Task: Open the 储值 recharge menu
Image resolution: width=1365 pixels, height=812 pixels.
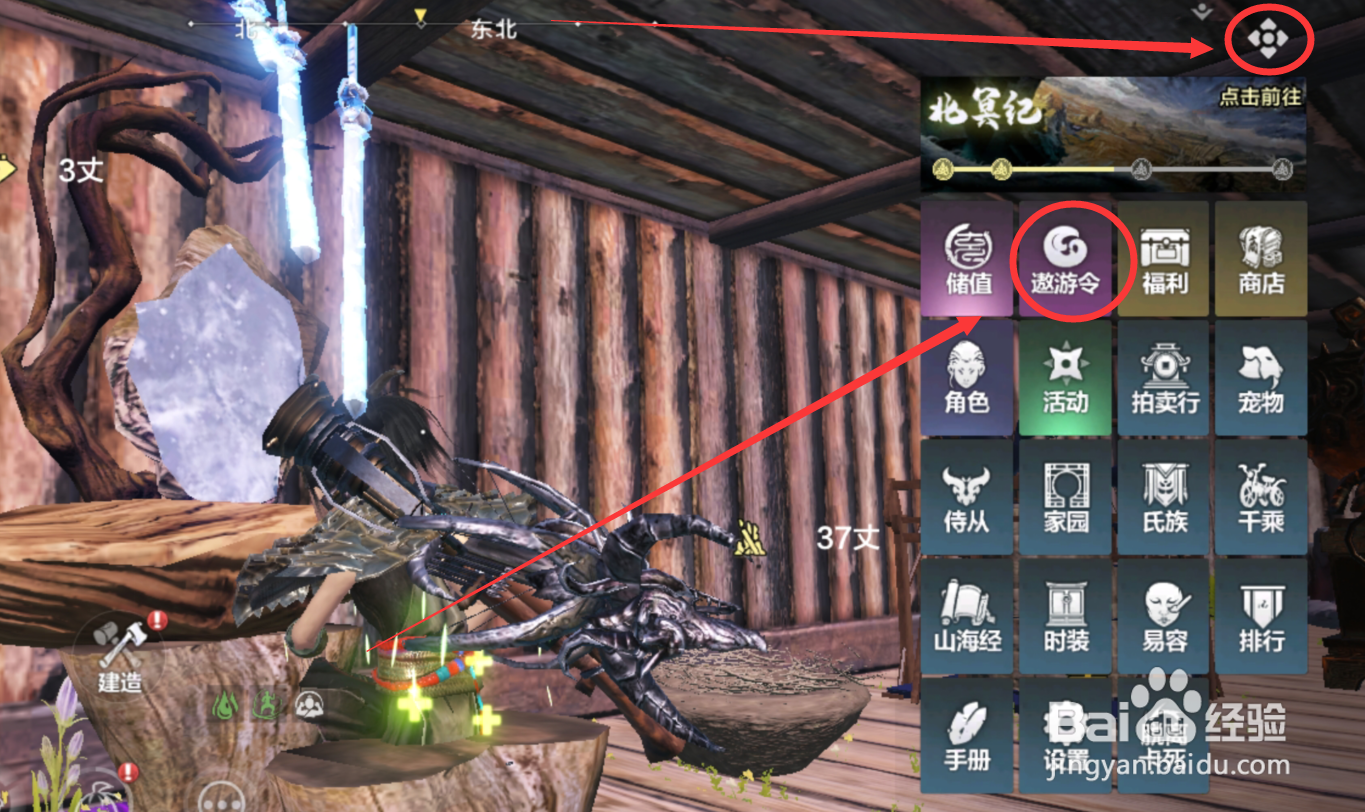Action: coord(967,259)
